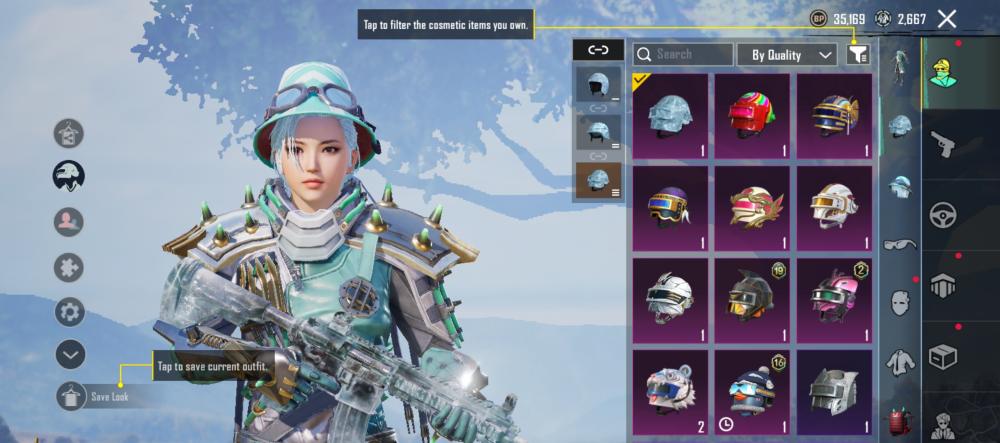1000x443 pixels.
Task: Collapse the left menu with down arrow
Action: pos(69,354)
